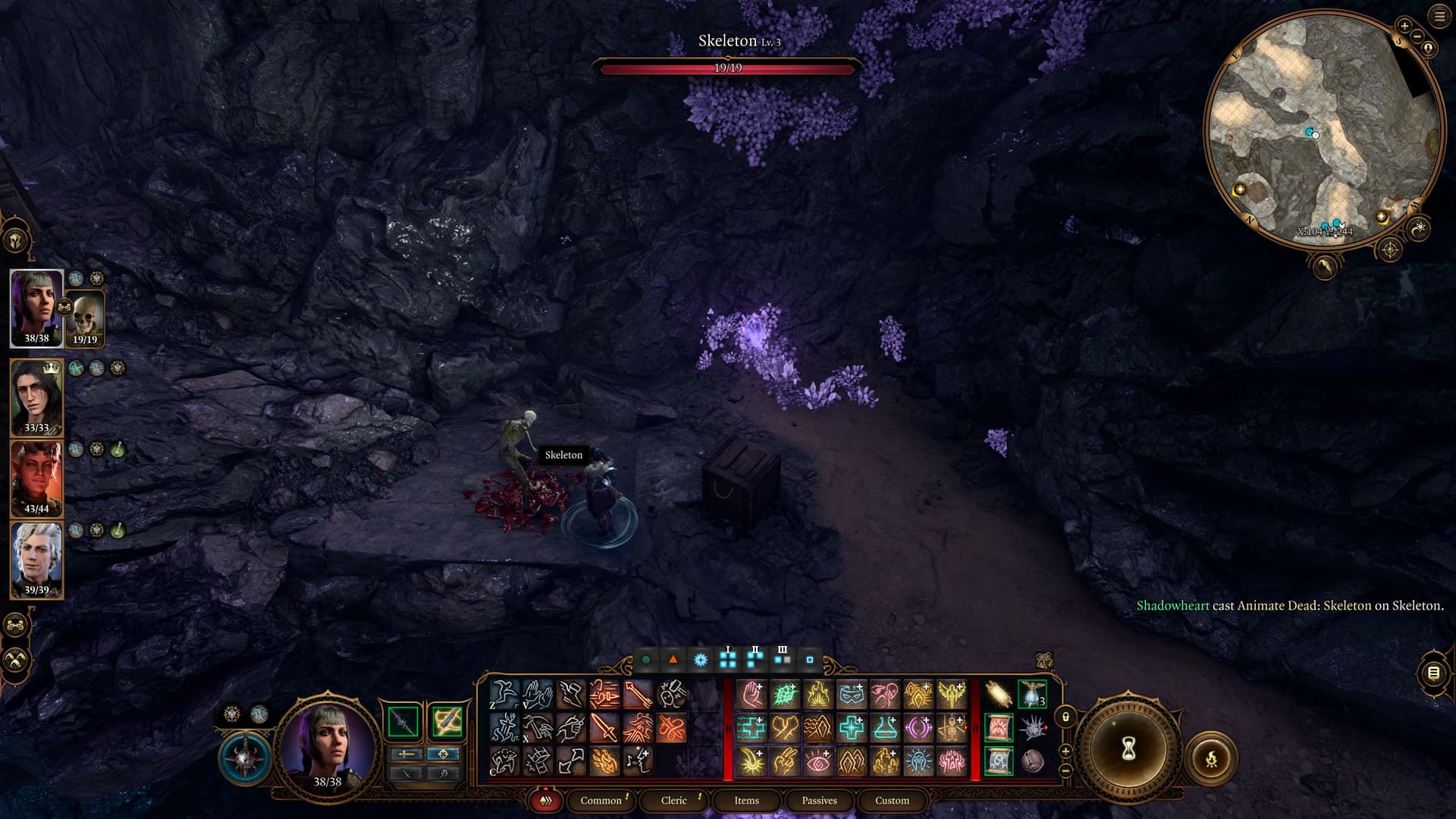Toggle group mode chain-link button

tap(17, 626)
